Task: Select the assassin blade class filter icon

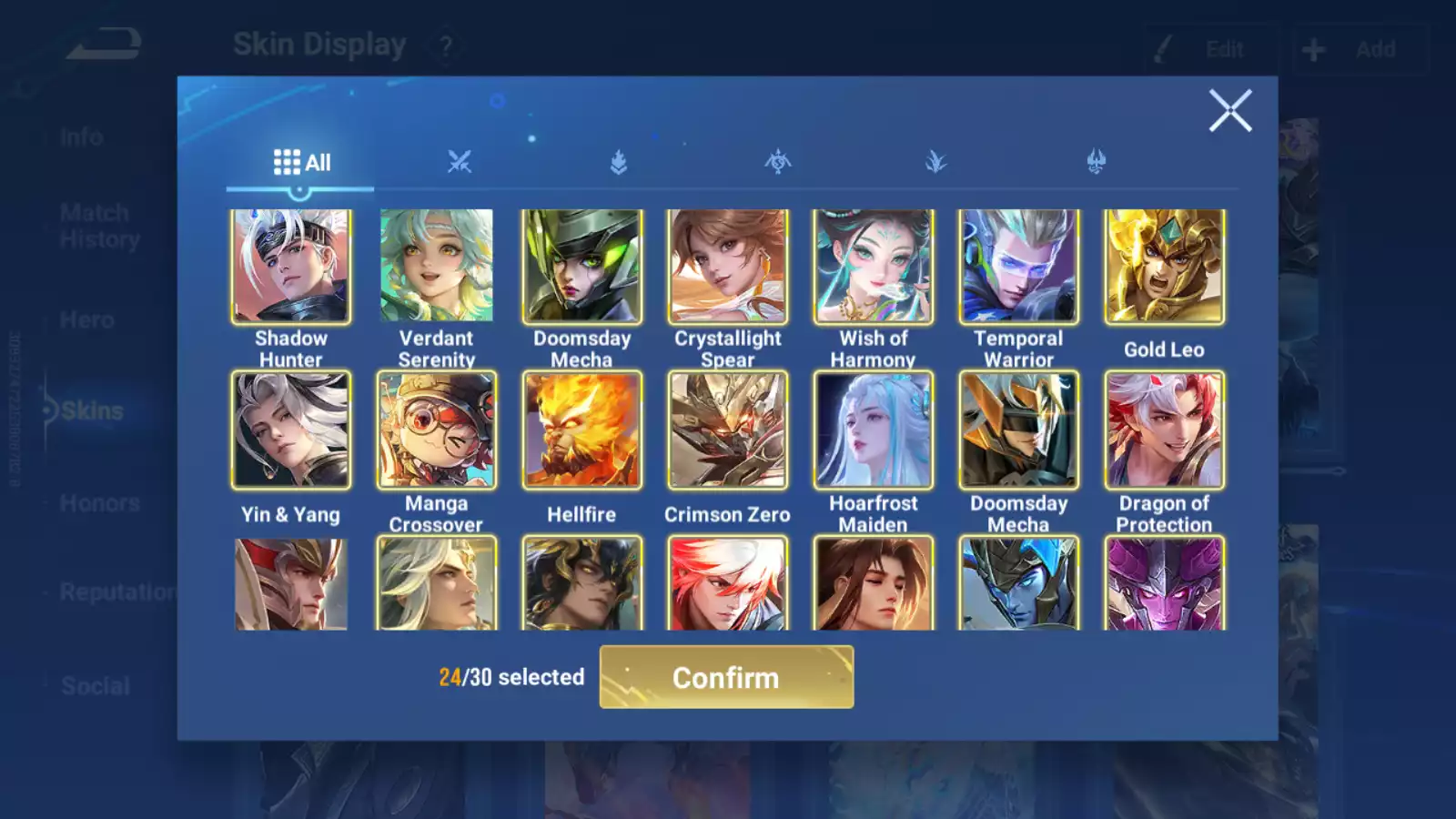Action: (x=935, y=162)
